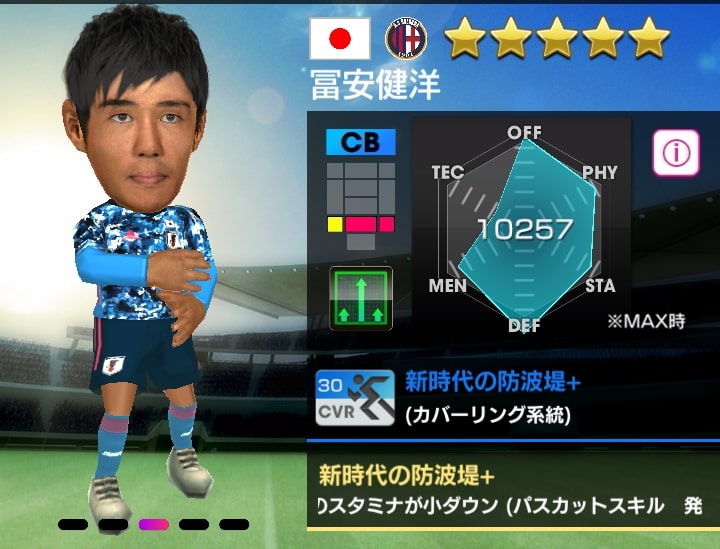Select the purple page indicator dot

153,524
